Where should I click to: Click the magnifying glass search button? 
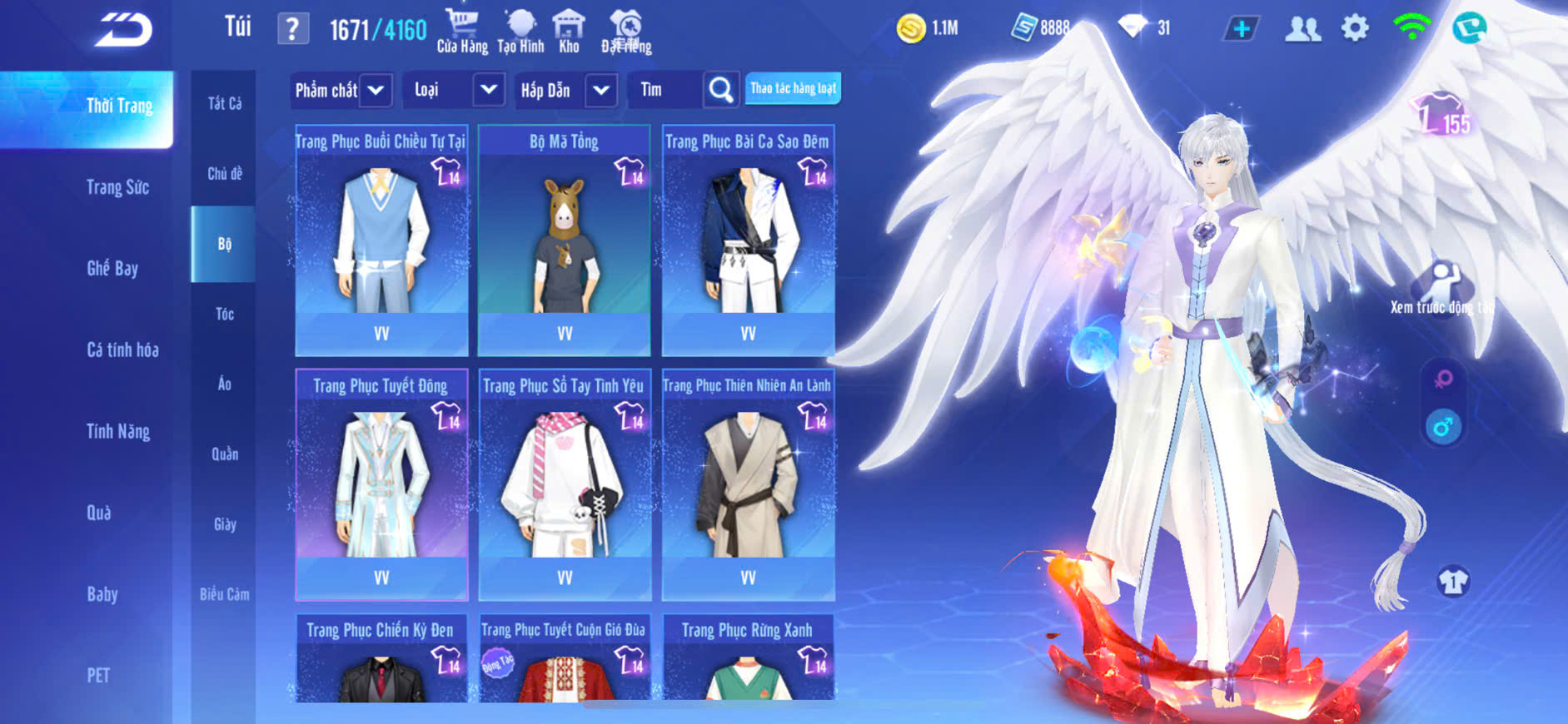pos(721,90)
